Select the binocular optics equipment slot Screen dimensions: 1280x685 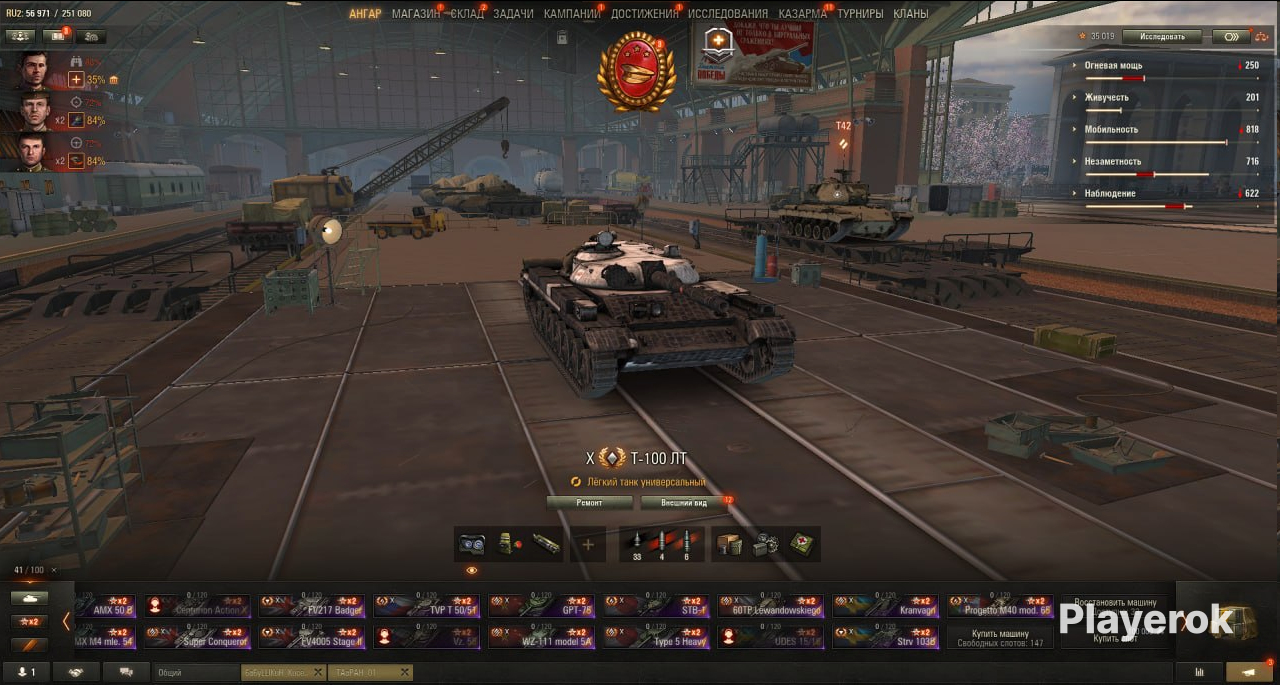point(471,544)
